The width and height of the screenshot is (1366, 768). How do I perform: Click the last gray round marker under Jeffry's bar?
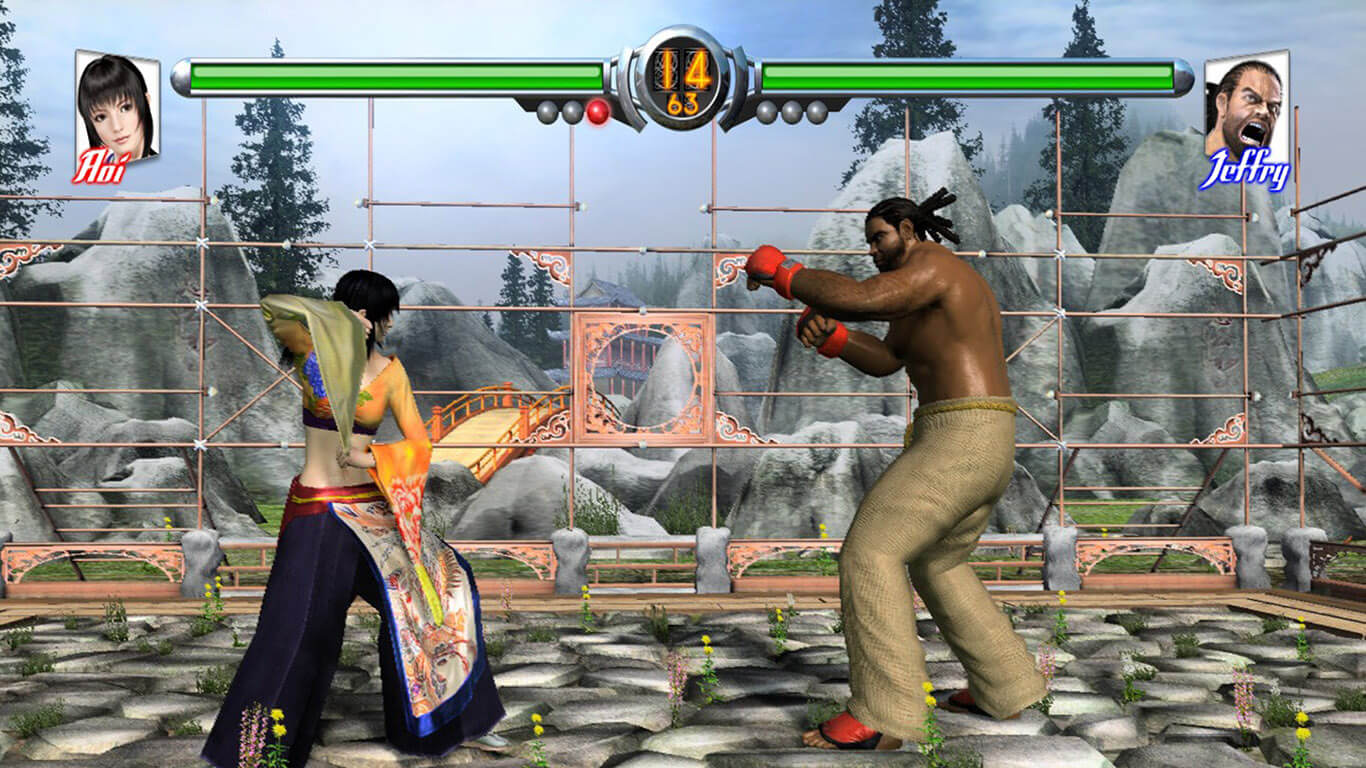coord(818,113)
